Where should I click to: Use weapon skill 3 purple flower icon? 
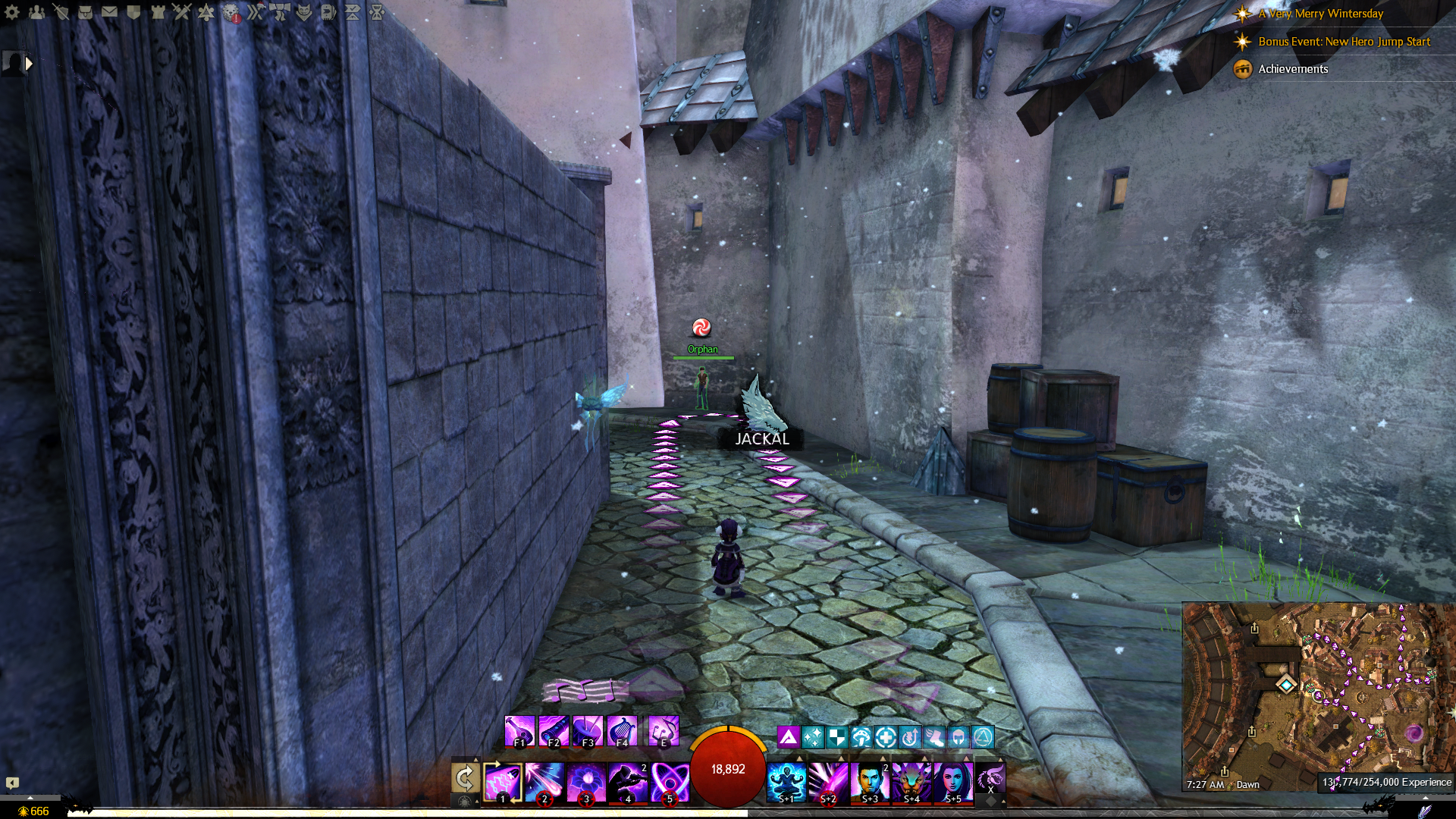click(586, 782)
